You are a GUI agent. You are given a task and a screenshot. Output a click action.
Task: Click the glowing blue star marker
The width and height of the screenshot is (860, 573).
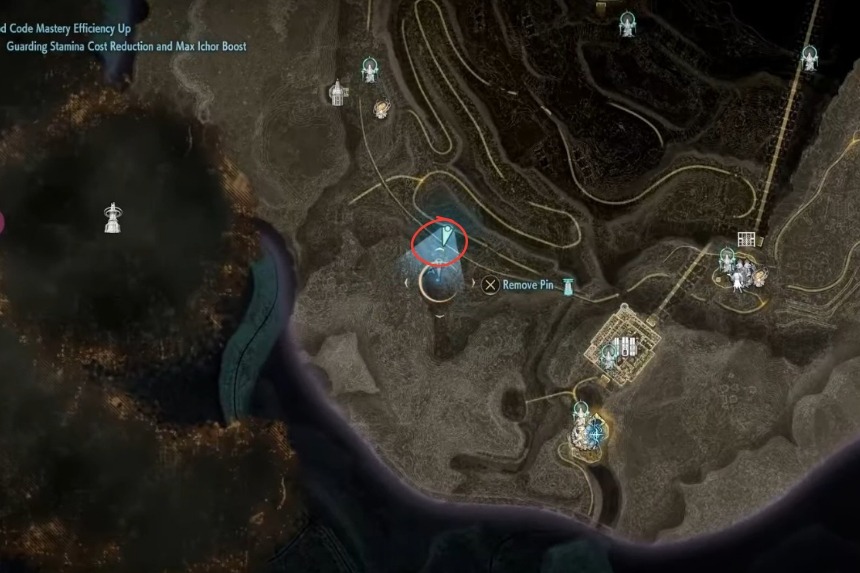[x=596, y=433]
